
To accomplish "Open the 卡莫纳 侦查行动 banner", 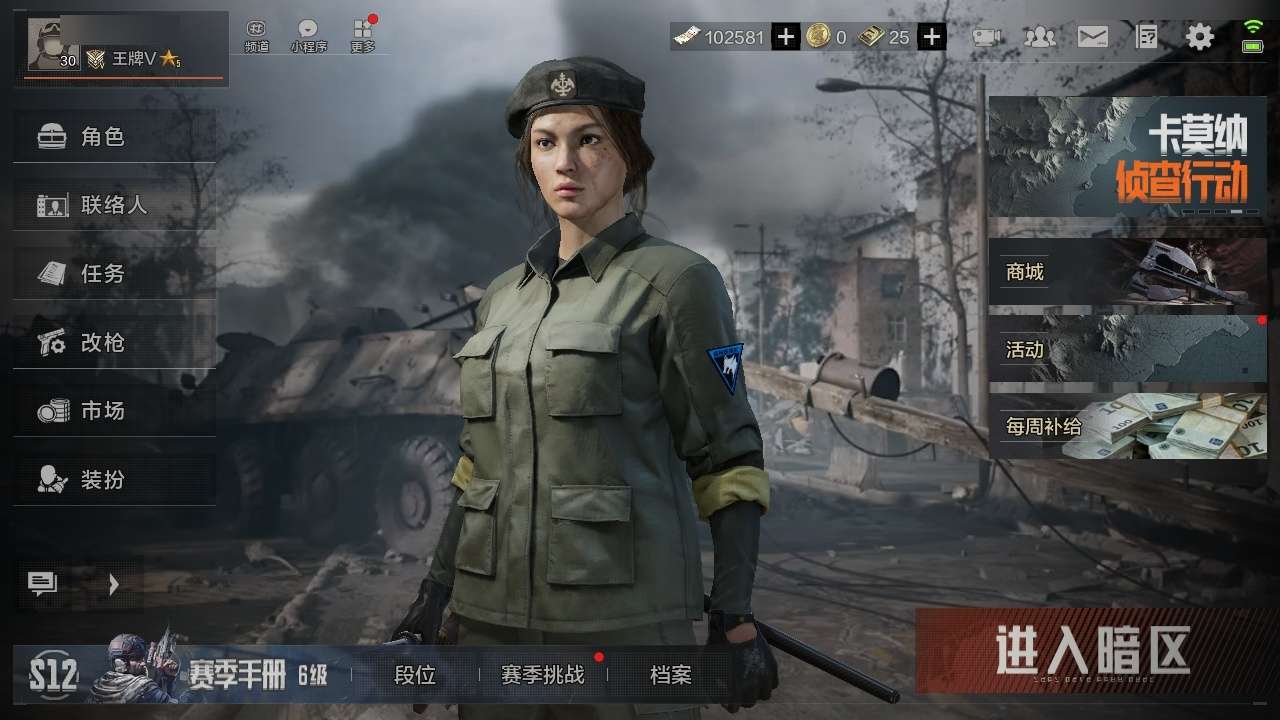I will [x=1127, y=157].
